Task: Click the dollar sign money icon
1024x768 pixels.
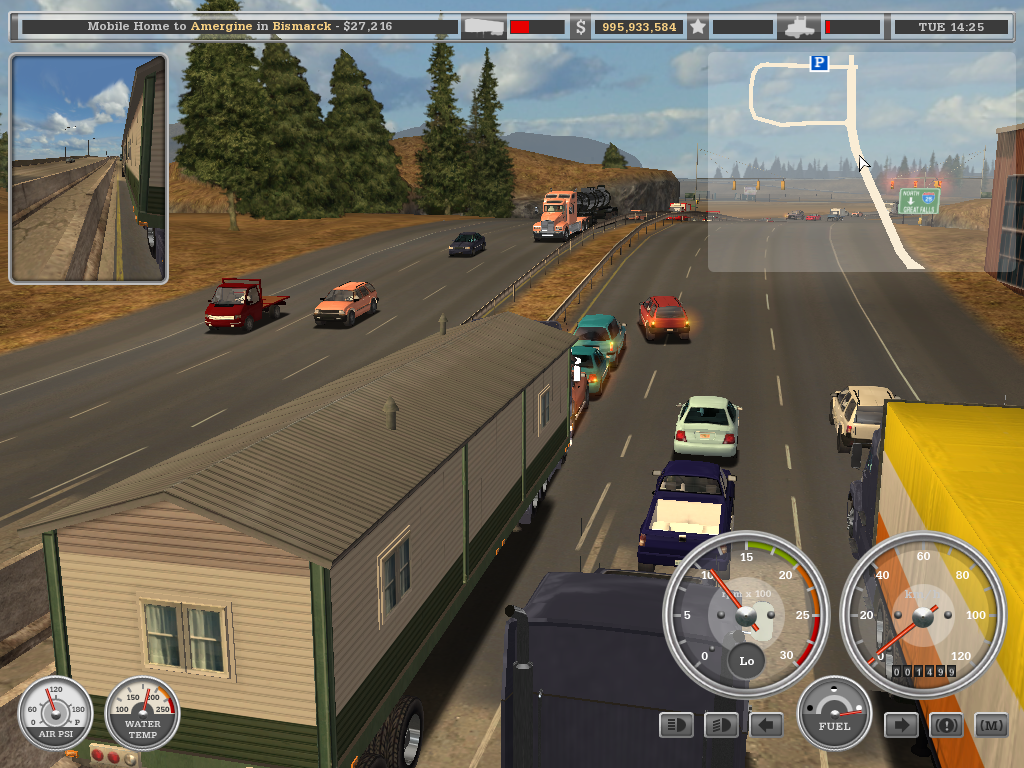Action: tap(581, 27)
